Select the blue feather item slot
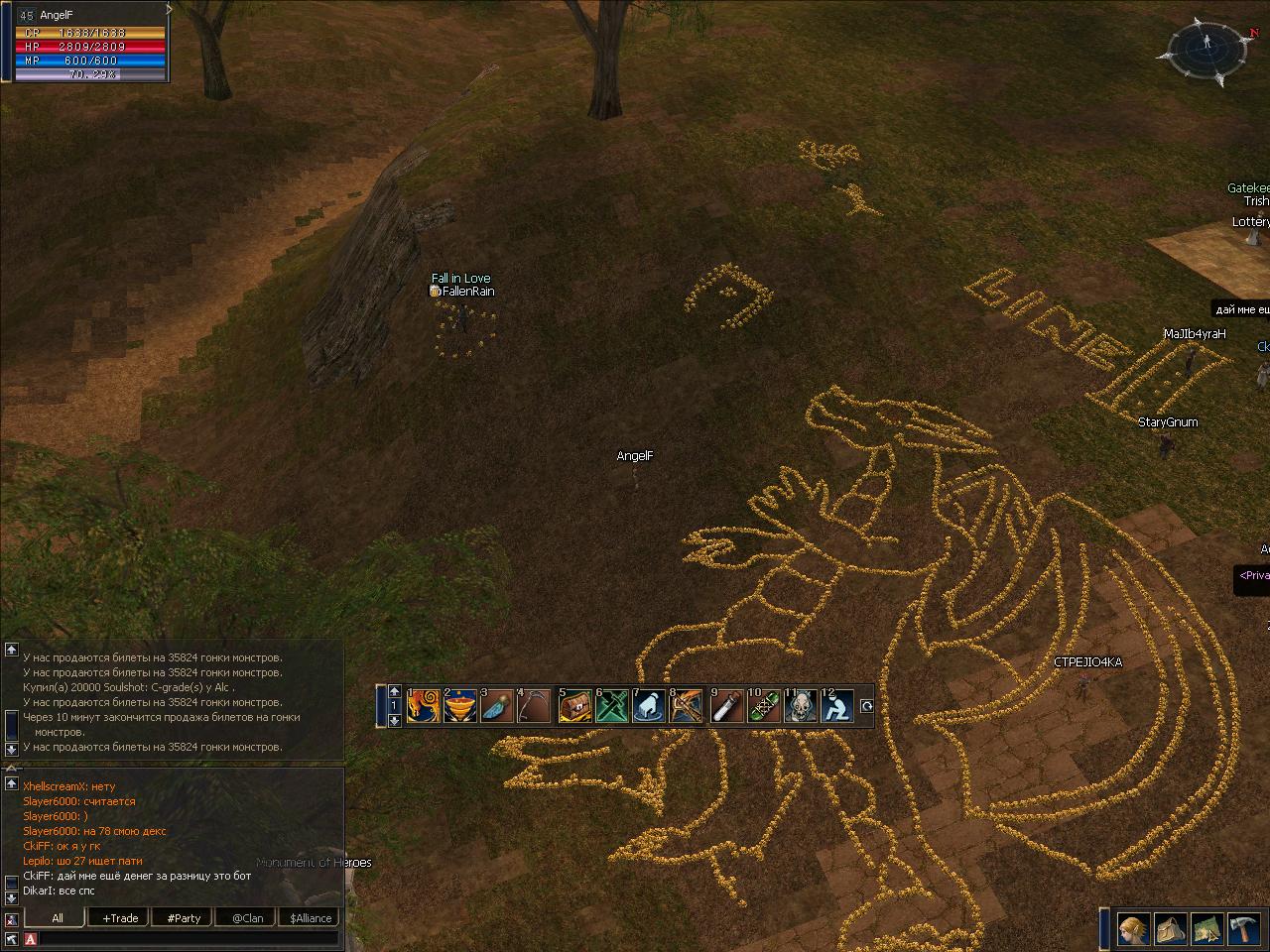 498,706
